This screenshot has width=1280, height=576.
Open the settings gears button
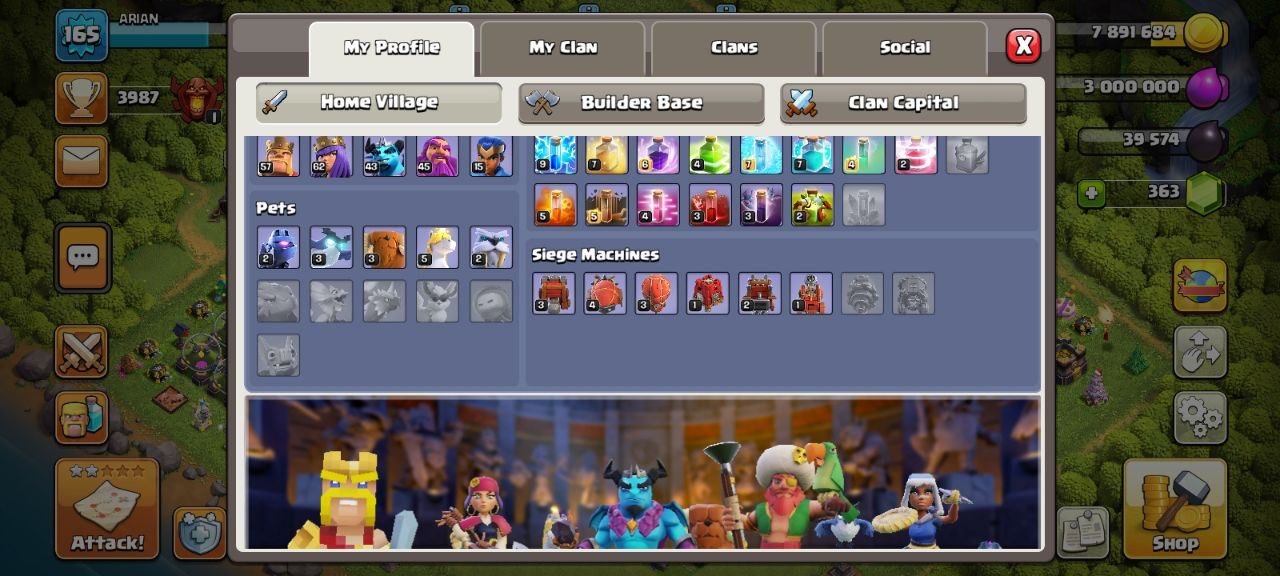(1199, 417)
